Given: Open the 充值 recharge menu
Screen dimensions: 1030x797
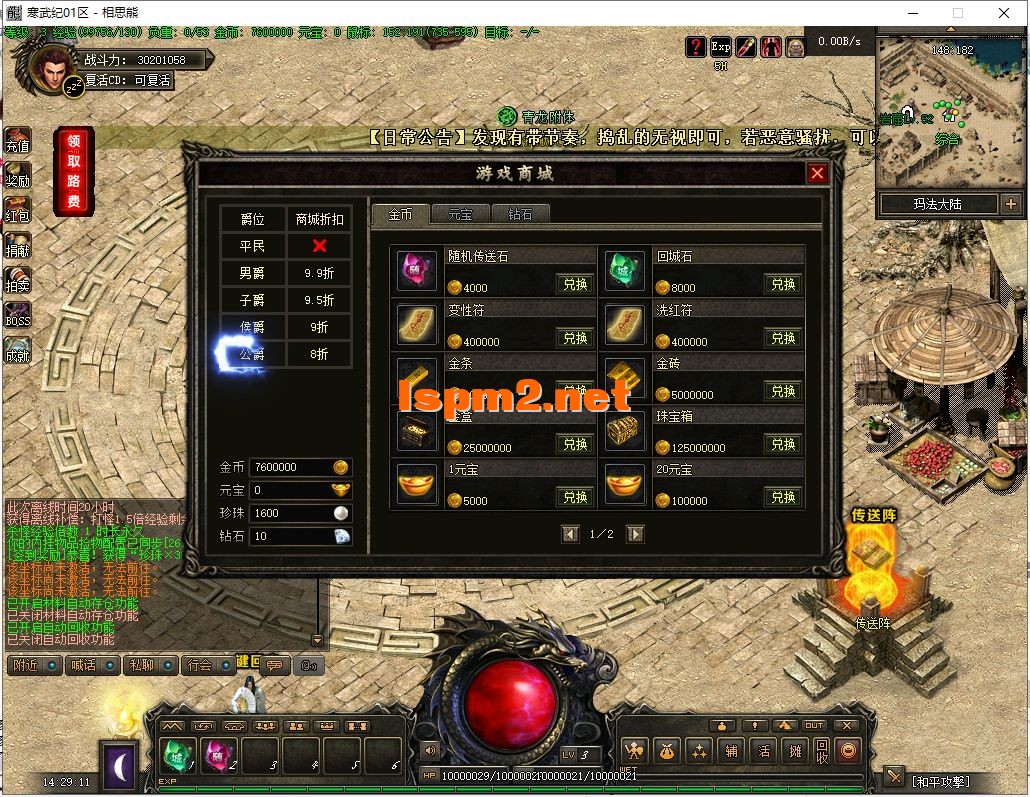Looking at the screenshot, I should (18, 141).
